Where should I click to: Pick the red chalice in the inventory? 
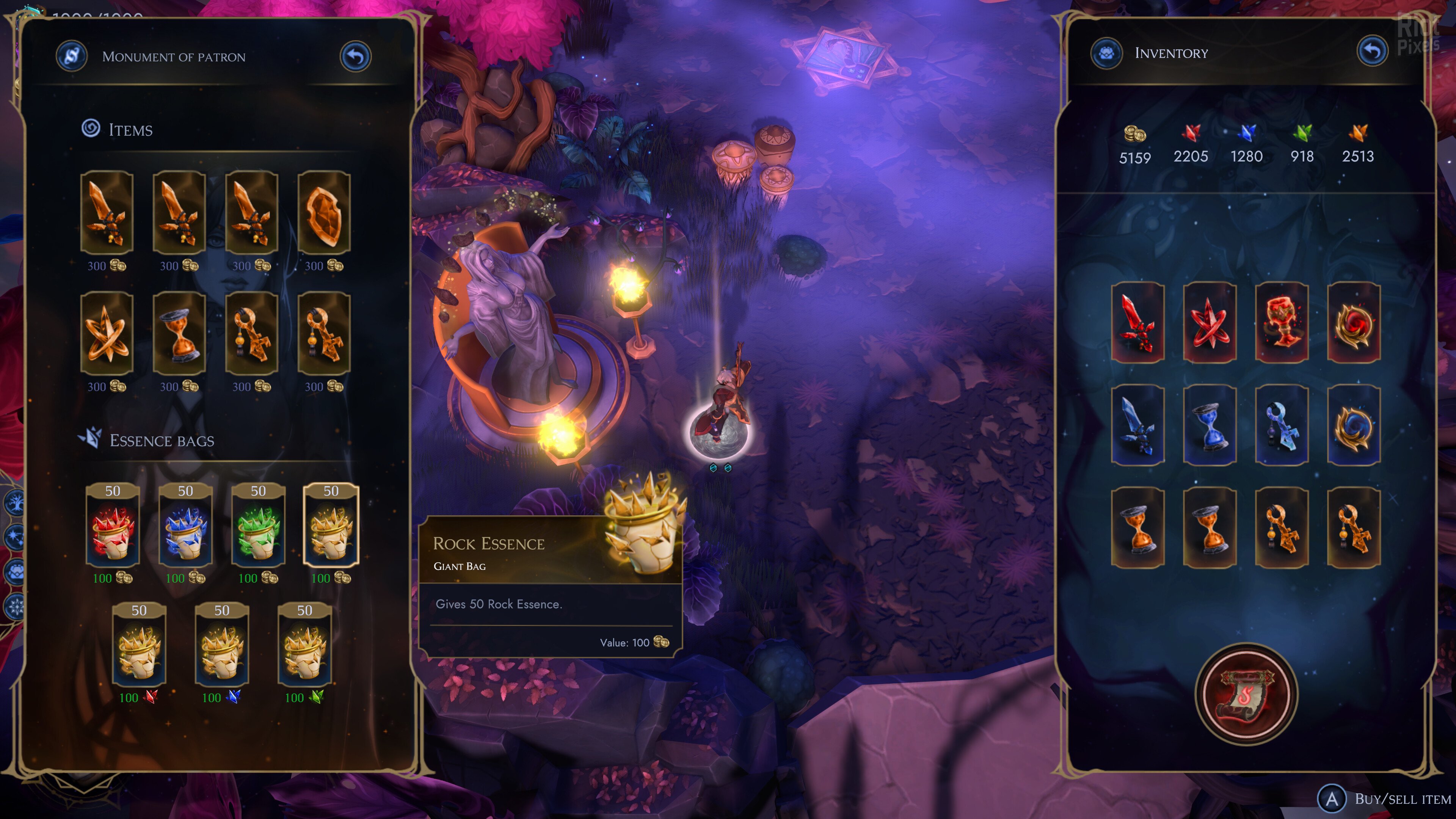point(1281,322)
